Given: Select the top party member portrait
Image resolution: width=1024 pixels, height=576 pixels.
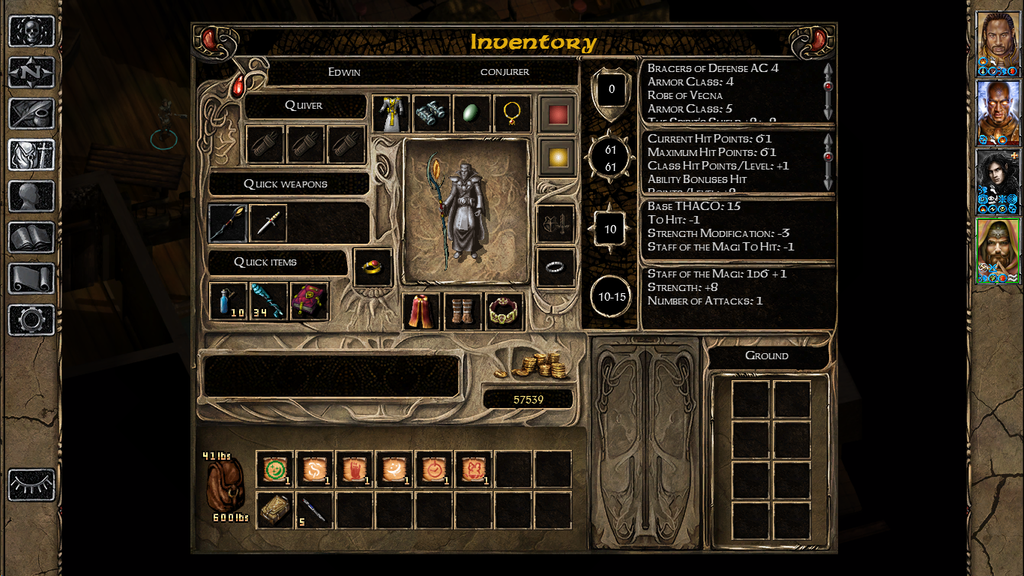Looking at the screenshot, I should click(x=997, y=39).
